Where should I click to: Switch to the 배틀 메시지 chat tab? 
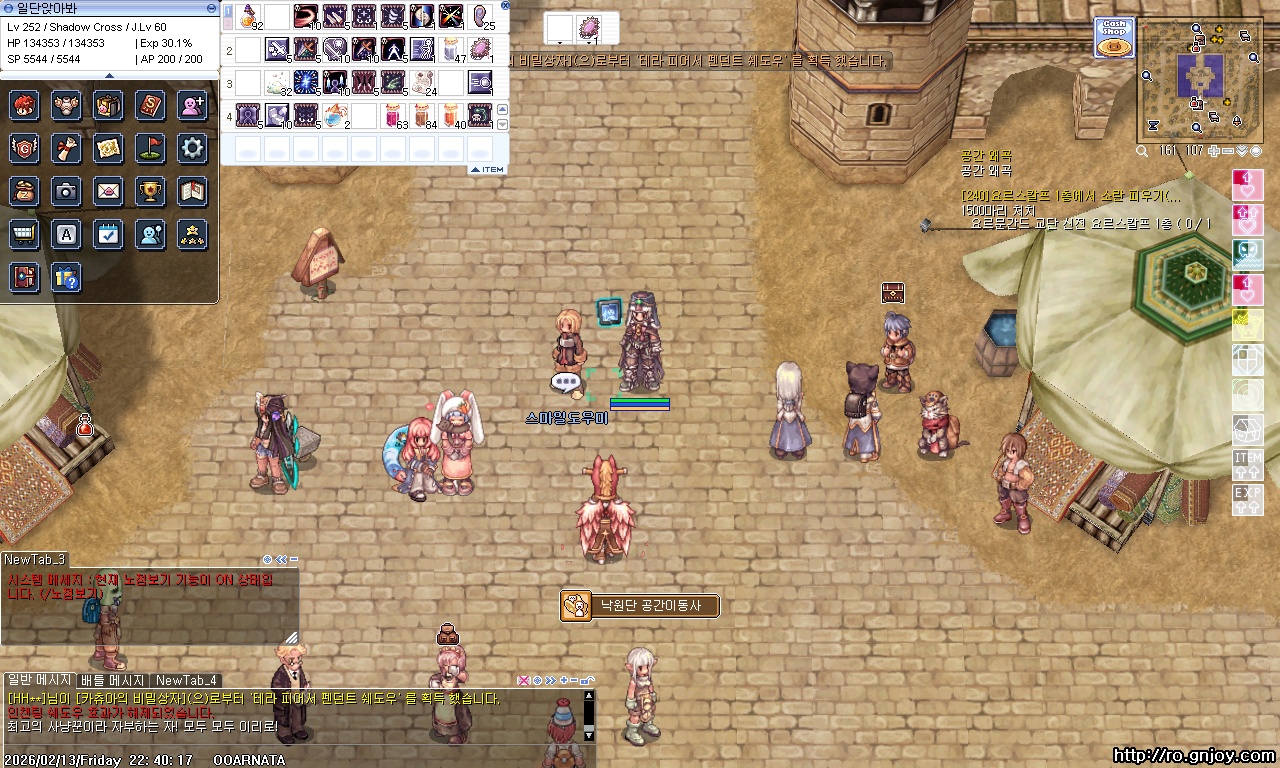tap(113, 680)
